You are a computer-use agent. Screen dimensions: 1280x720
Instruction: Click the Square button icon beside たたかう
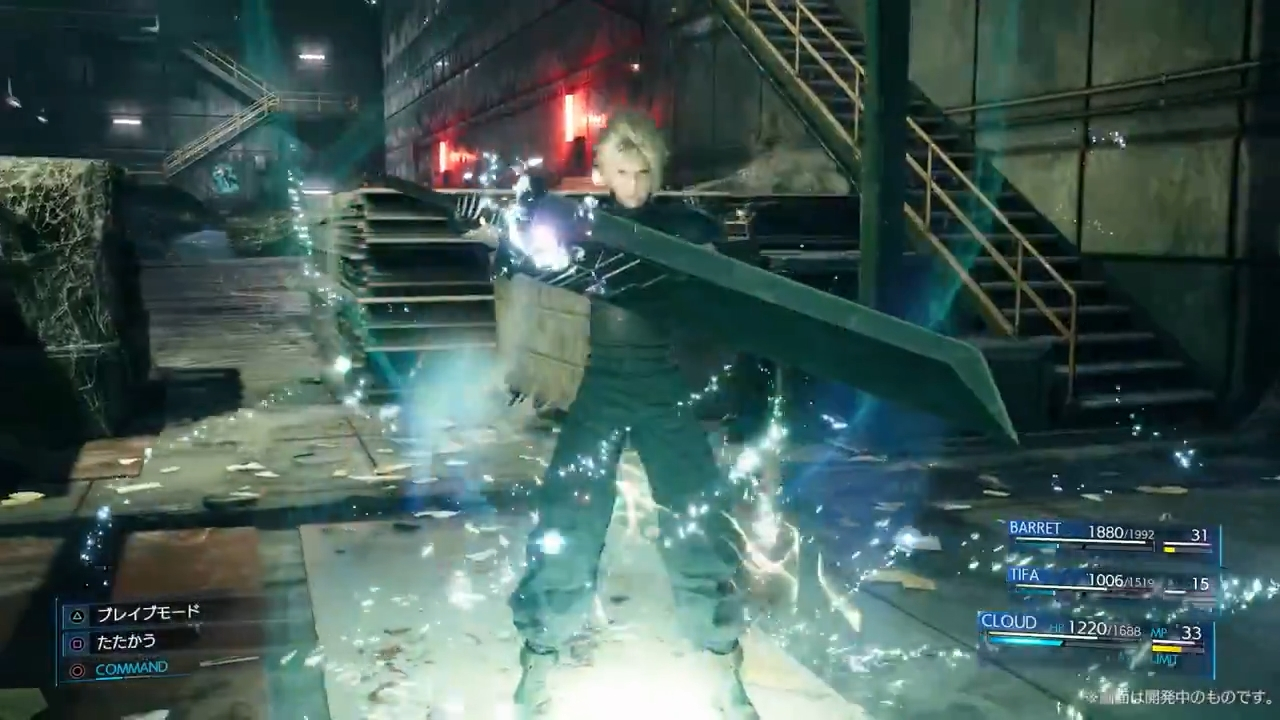tap(76, 641)
